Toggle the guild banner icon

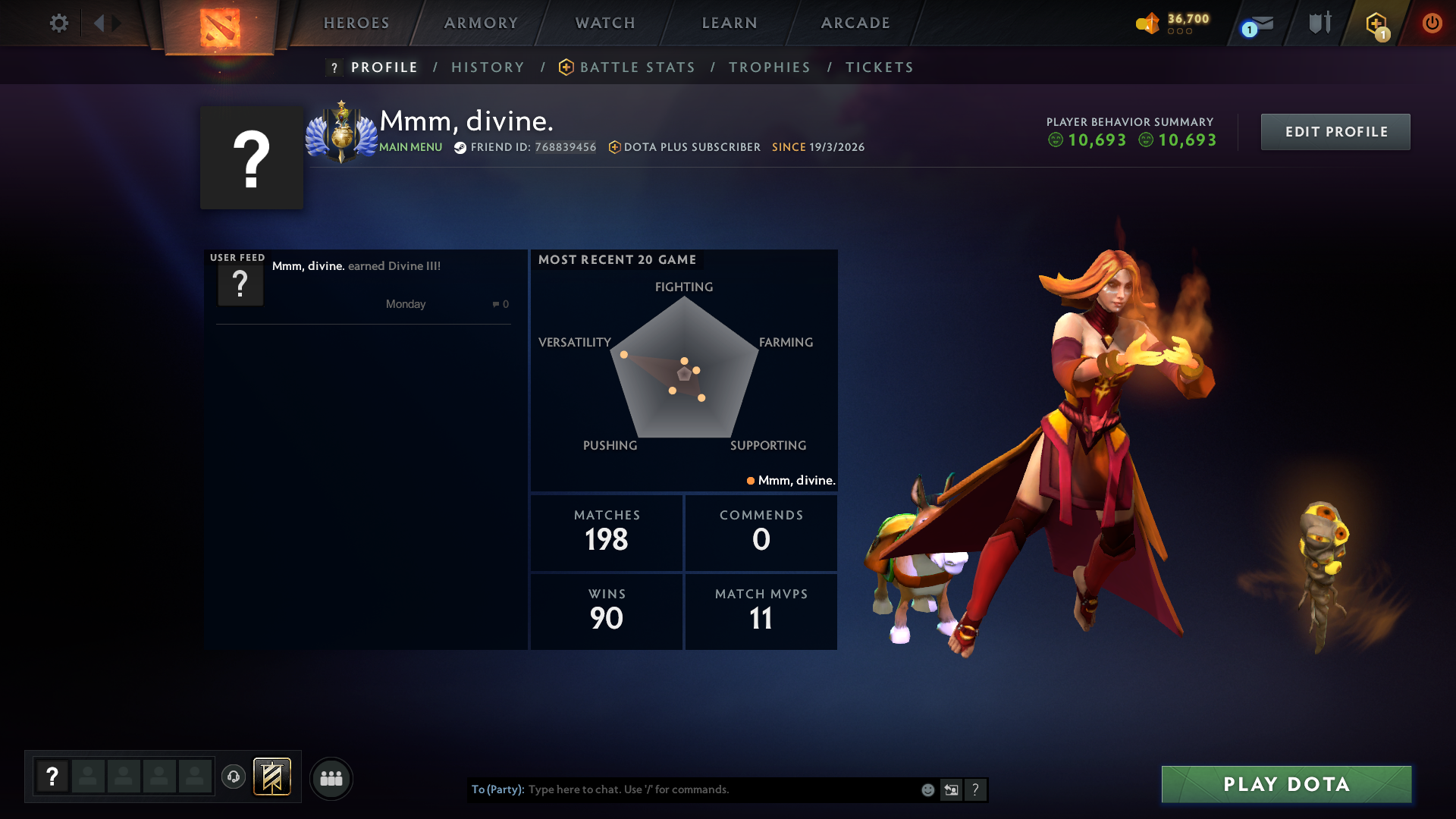tap(271, 777)
